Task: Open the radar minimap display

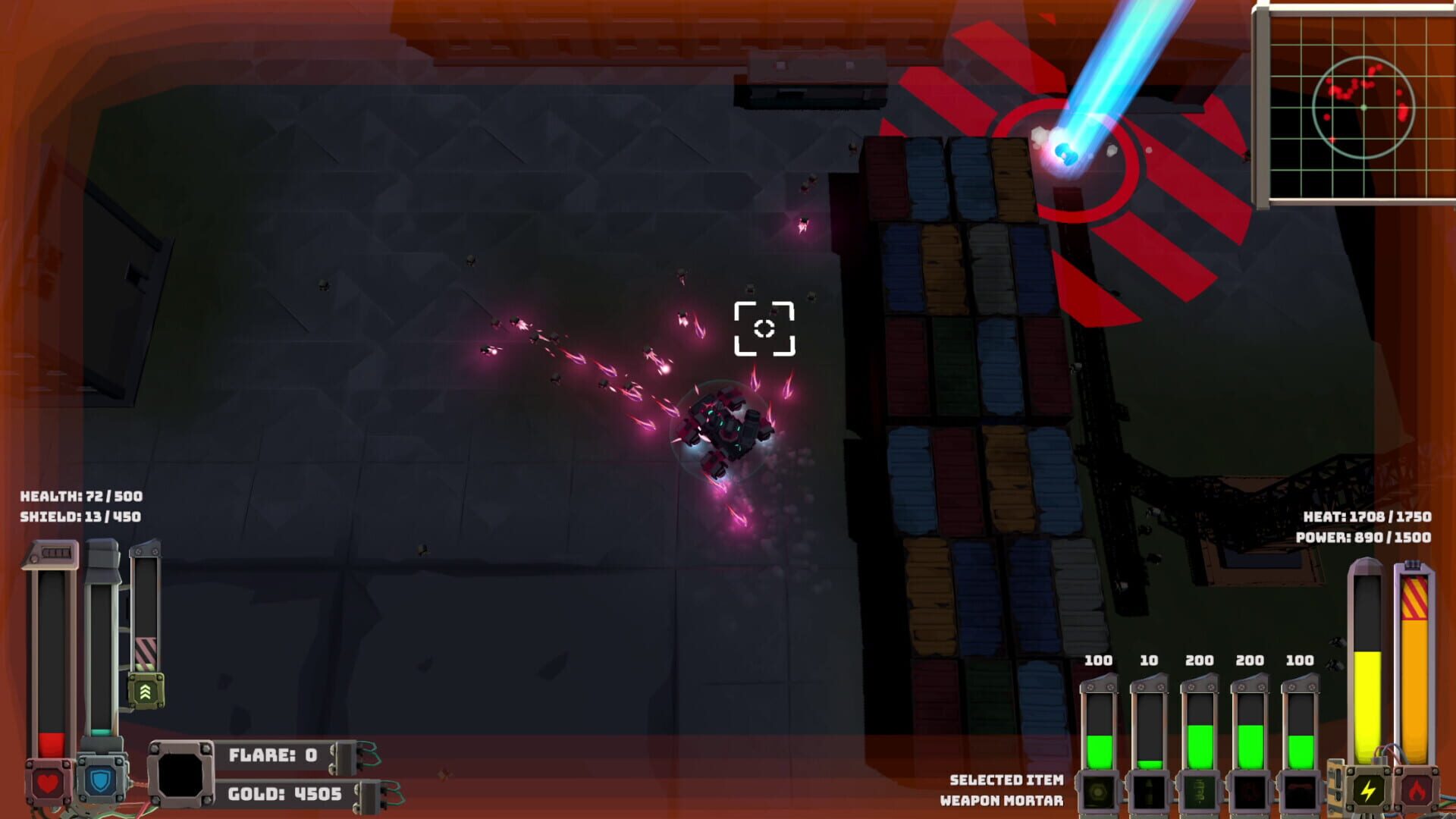Action: point(1365,106)
